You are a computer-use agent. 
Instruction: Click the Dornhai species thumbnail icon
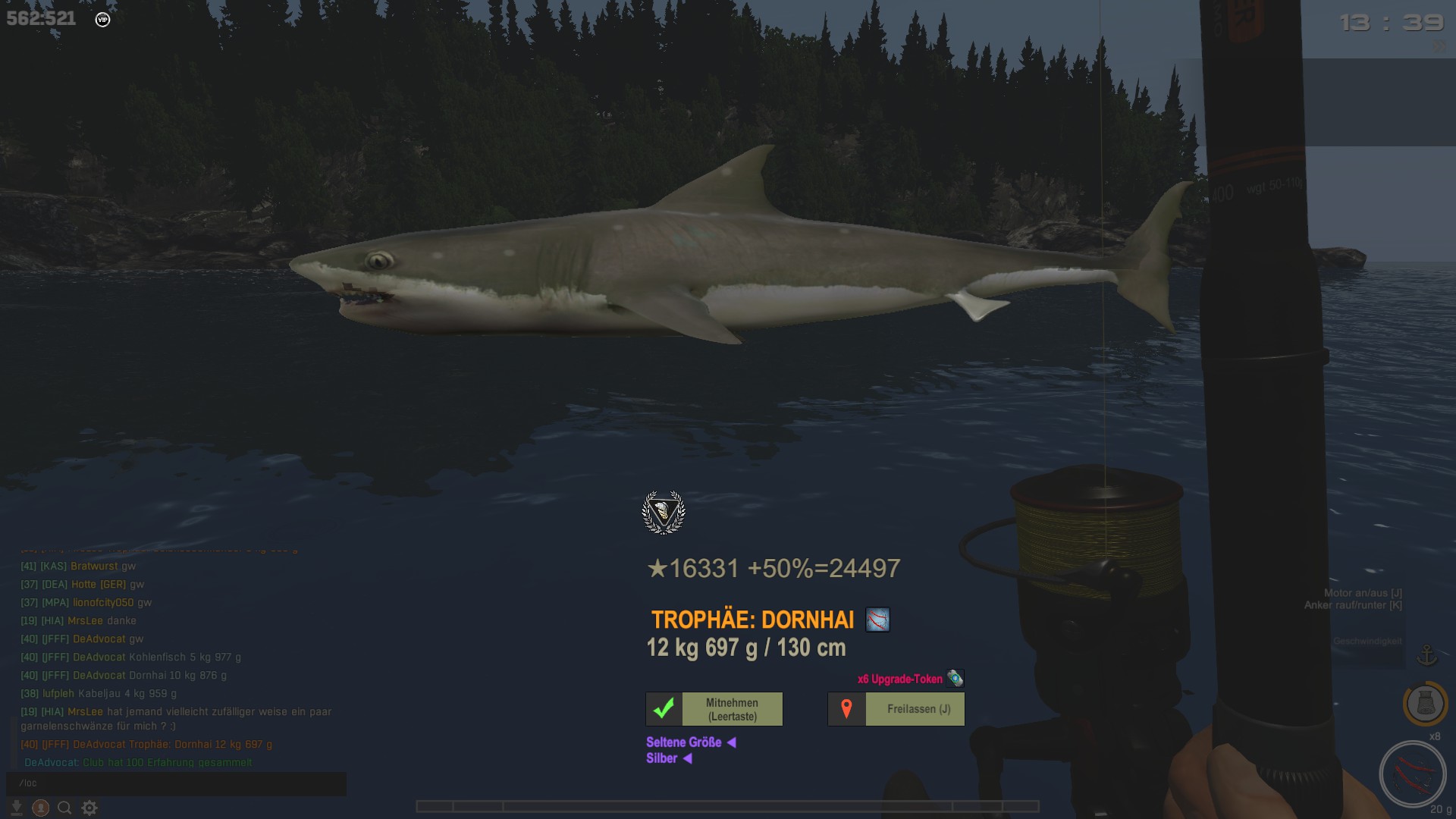(x=877, y=620)
